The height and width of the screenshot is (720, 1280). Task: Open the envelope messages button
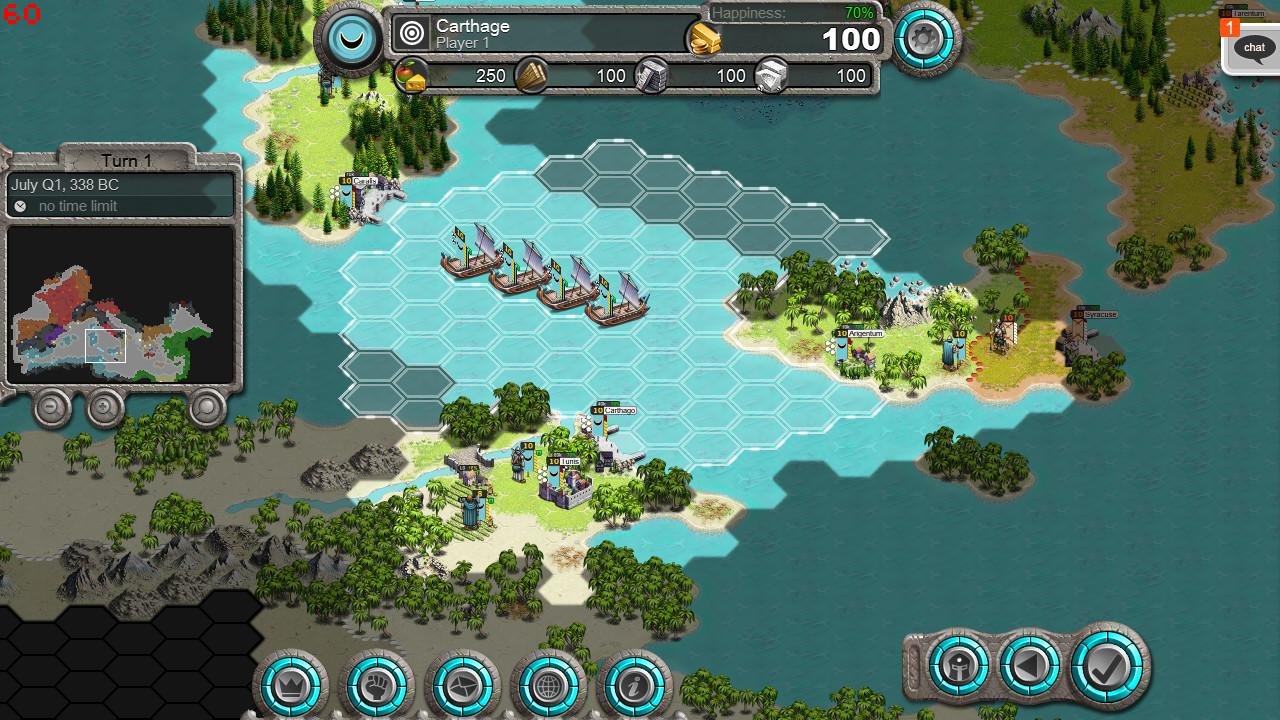(x=462, y=686)
